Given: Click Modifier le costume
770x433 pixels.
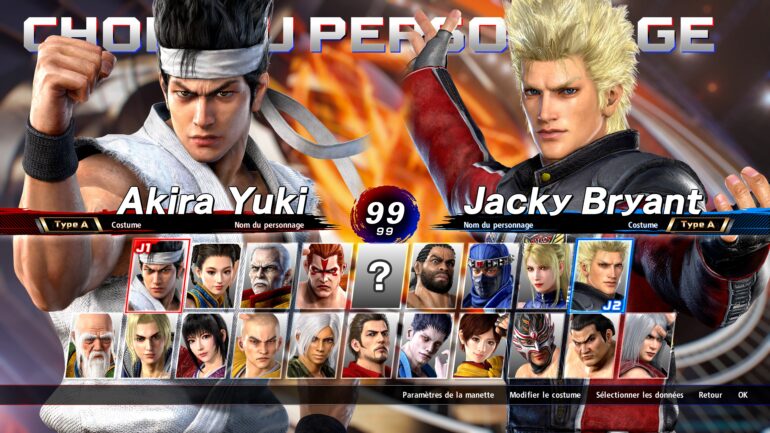Looking at the screenshot, I should pos(544,395).
